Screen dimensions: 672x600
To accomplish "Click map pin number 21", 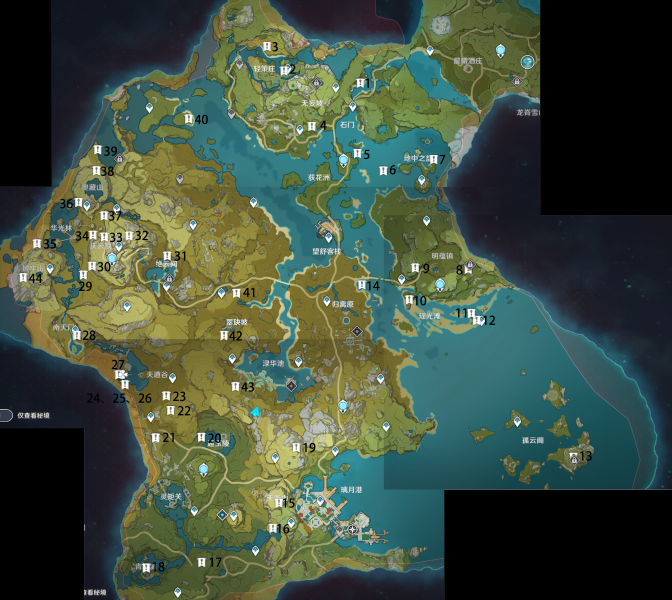I will click(155, 437).
